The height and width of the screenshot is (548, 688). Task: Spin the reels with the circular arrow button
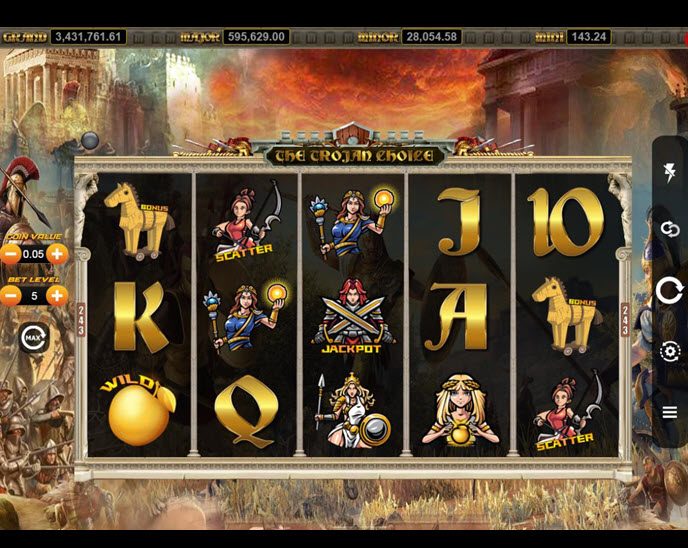coord(669,291)
